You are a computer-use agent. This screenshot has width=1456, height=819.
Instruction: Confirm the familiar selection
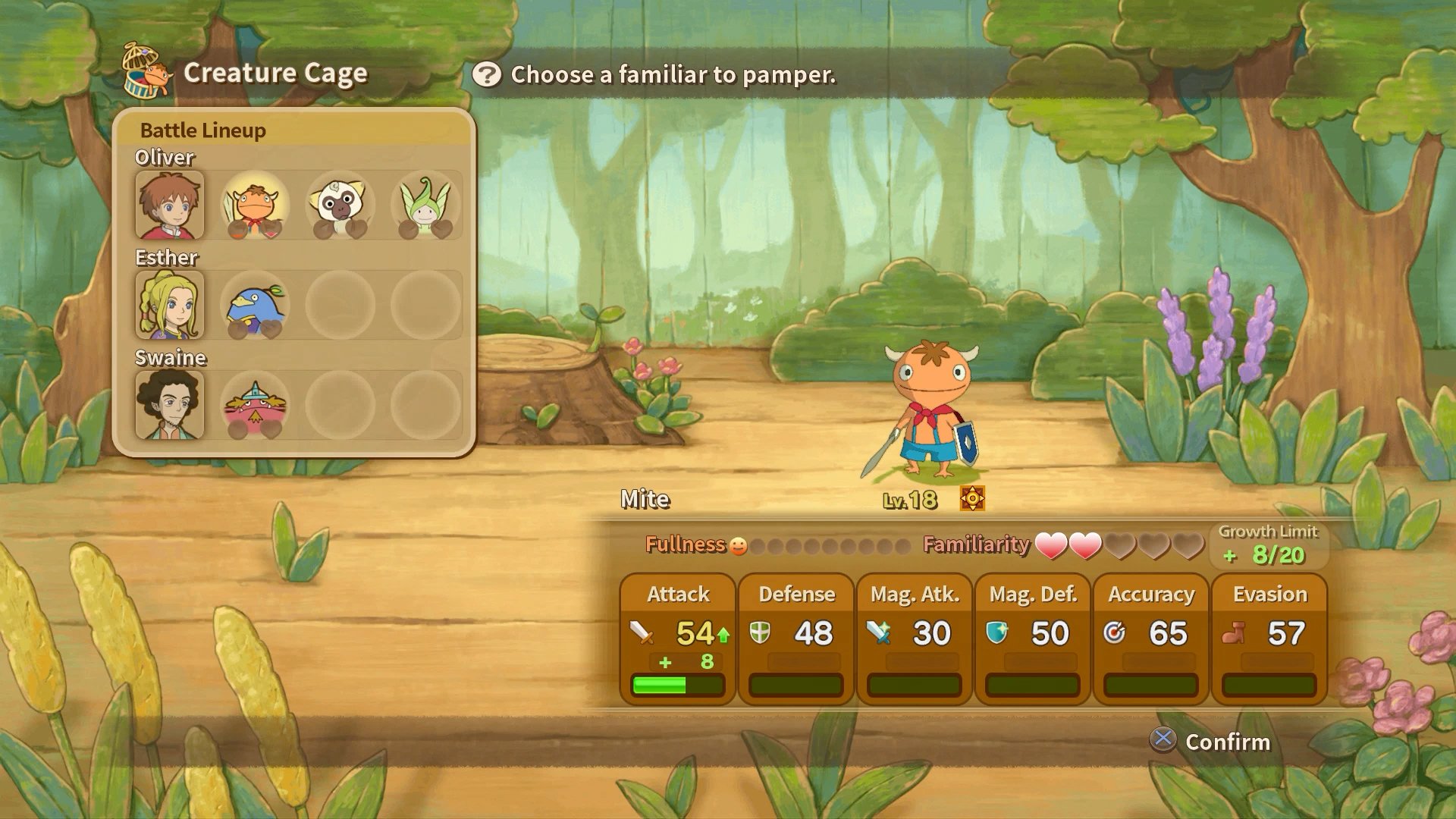(1210, 741)
